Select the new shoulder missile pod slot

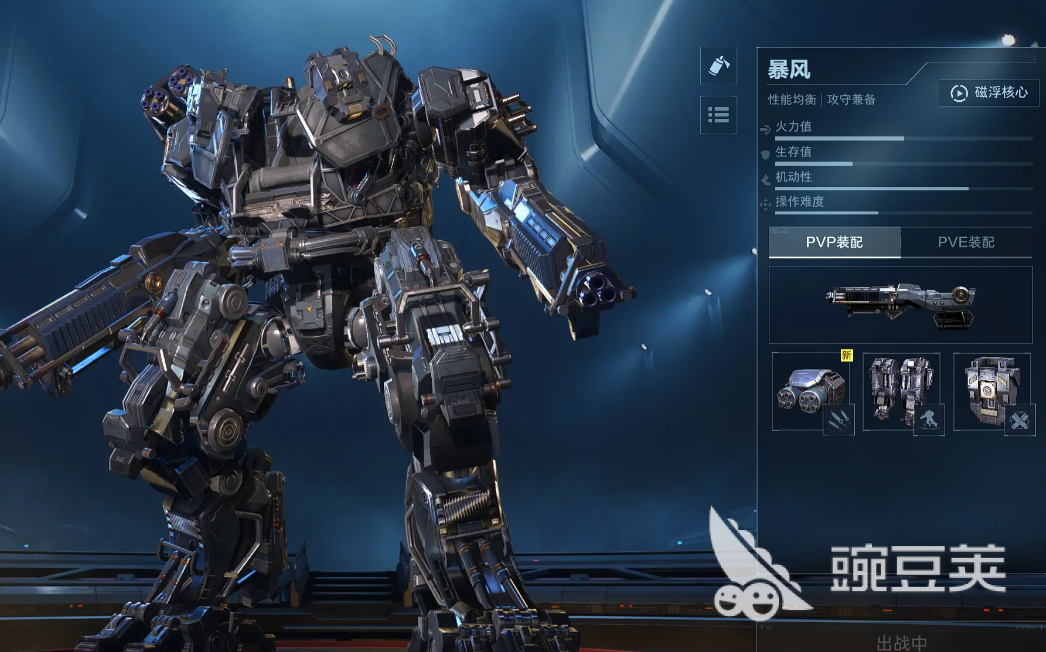811,391
